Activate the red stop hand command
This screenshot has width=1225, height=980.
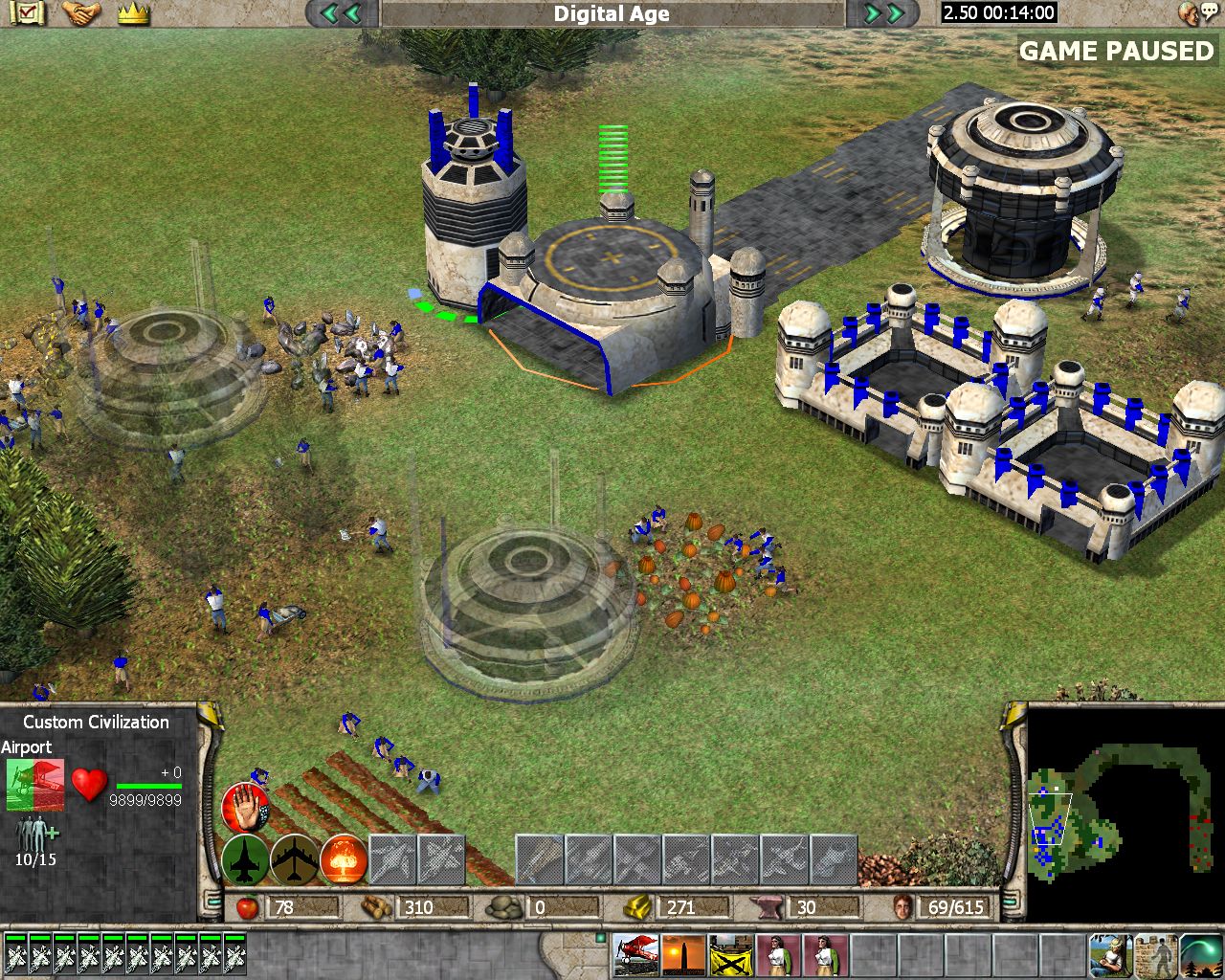[246, 807]
